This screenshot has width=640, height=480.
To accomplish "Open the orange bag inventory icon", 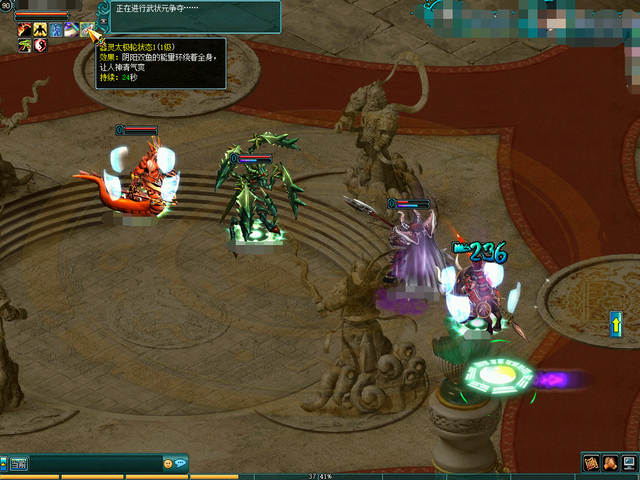I will pos(610,462).
